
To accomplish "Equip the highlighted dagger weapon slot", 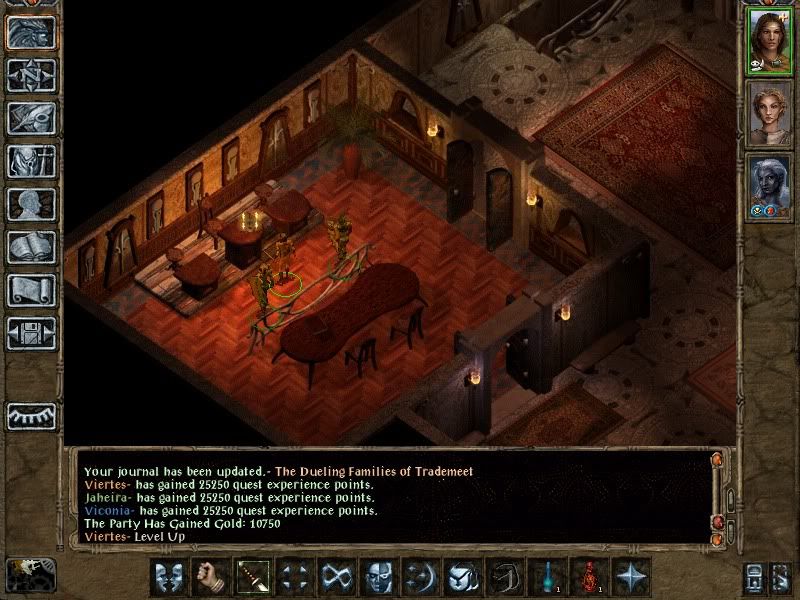I will (250, 577).
